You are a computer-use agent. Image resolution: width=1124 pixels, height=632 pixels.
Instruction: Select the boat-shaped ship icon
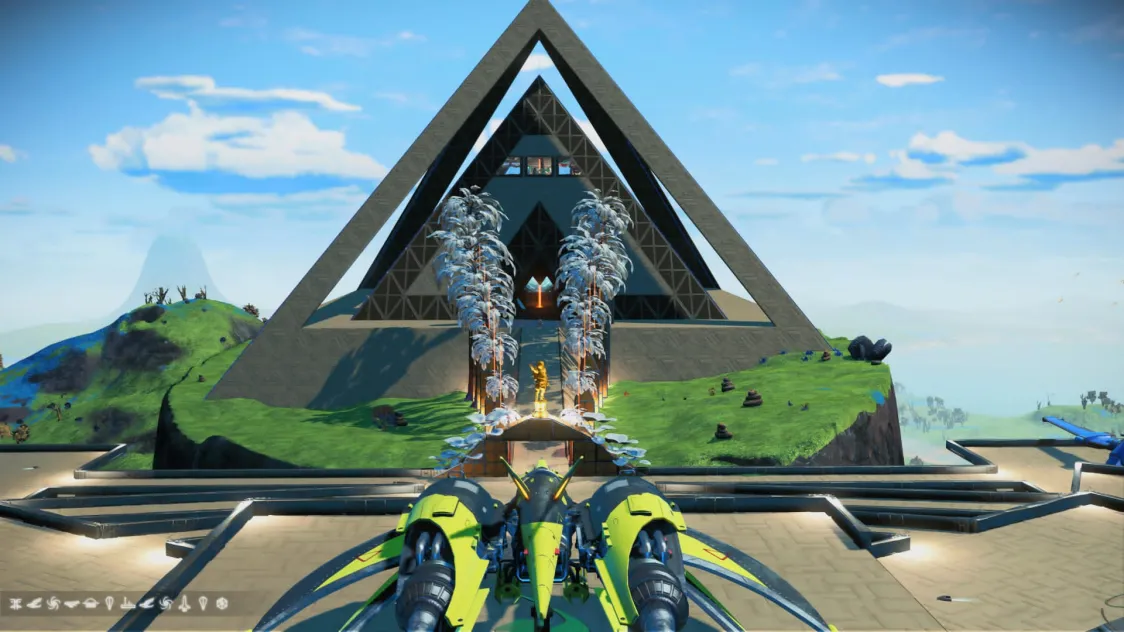(x=127, y=604)
